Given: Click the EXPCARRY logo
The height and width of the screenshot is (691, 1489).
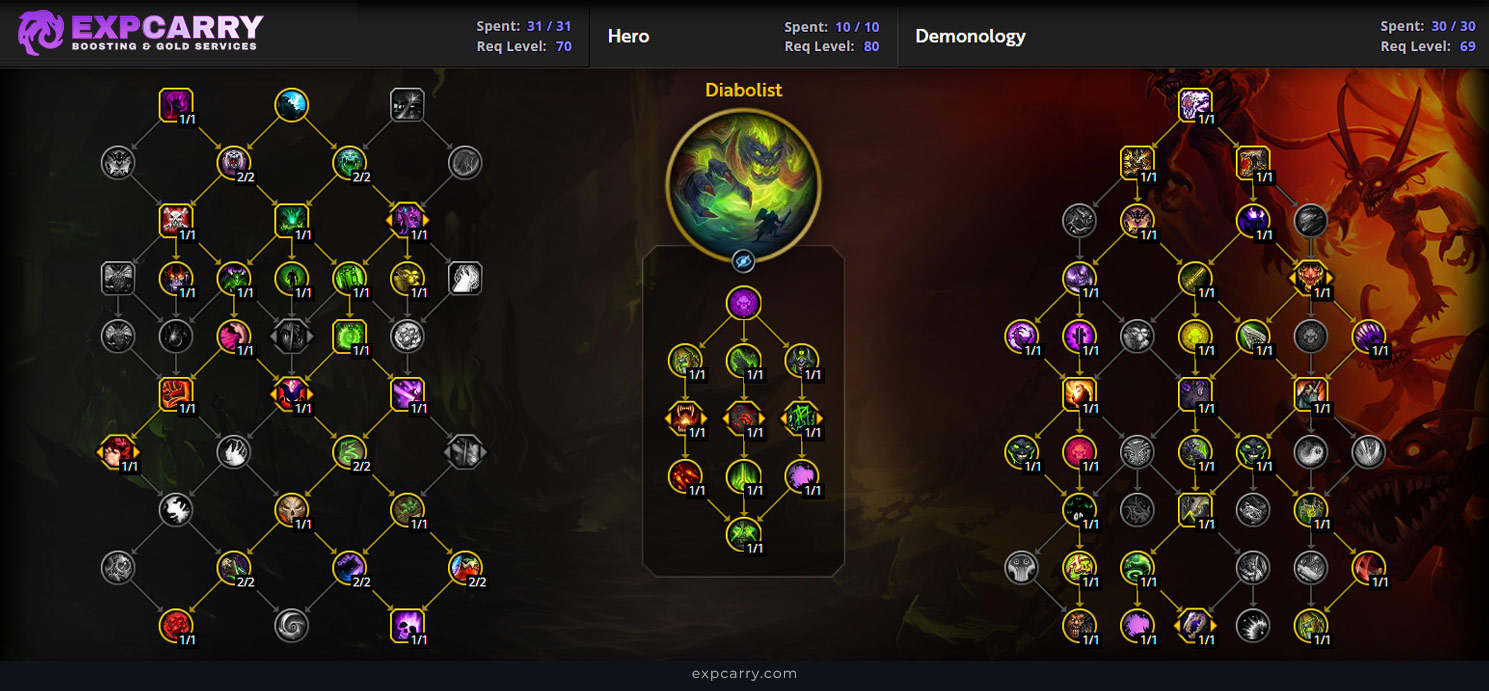Looking at the screenshot, I should 141,33.
